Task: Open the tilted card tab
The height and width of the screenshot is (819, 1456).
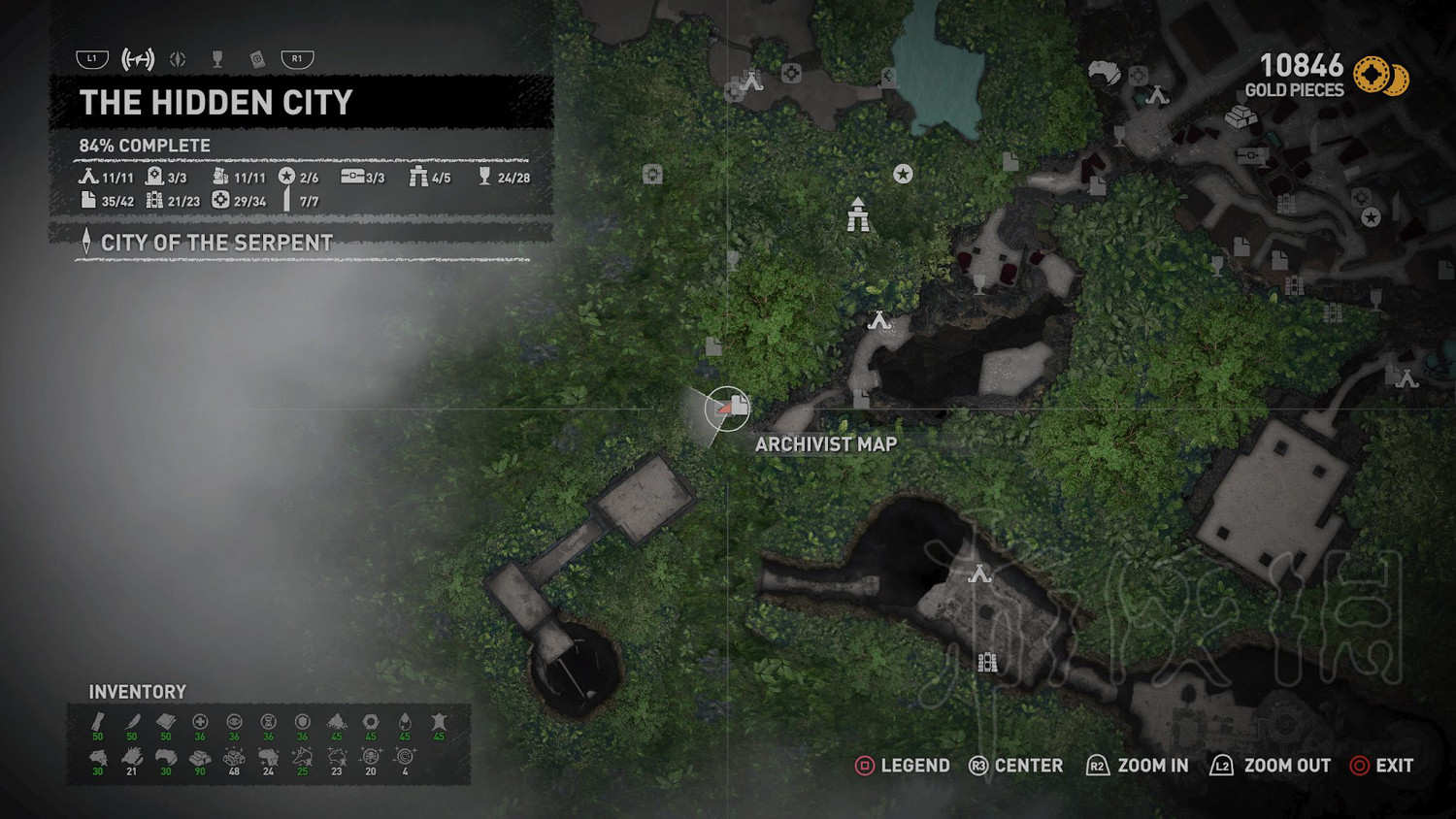Action: coord(257,59)
